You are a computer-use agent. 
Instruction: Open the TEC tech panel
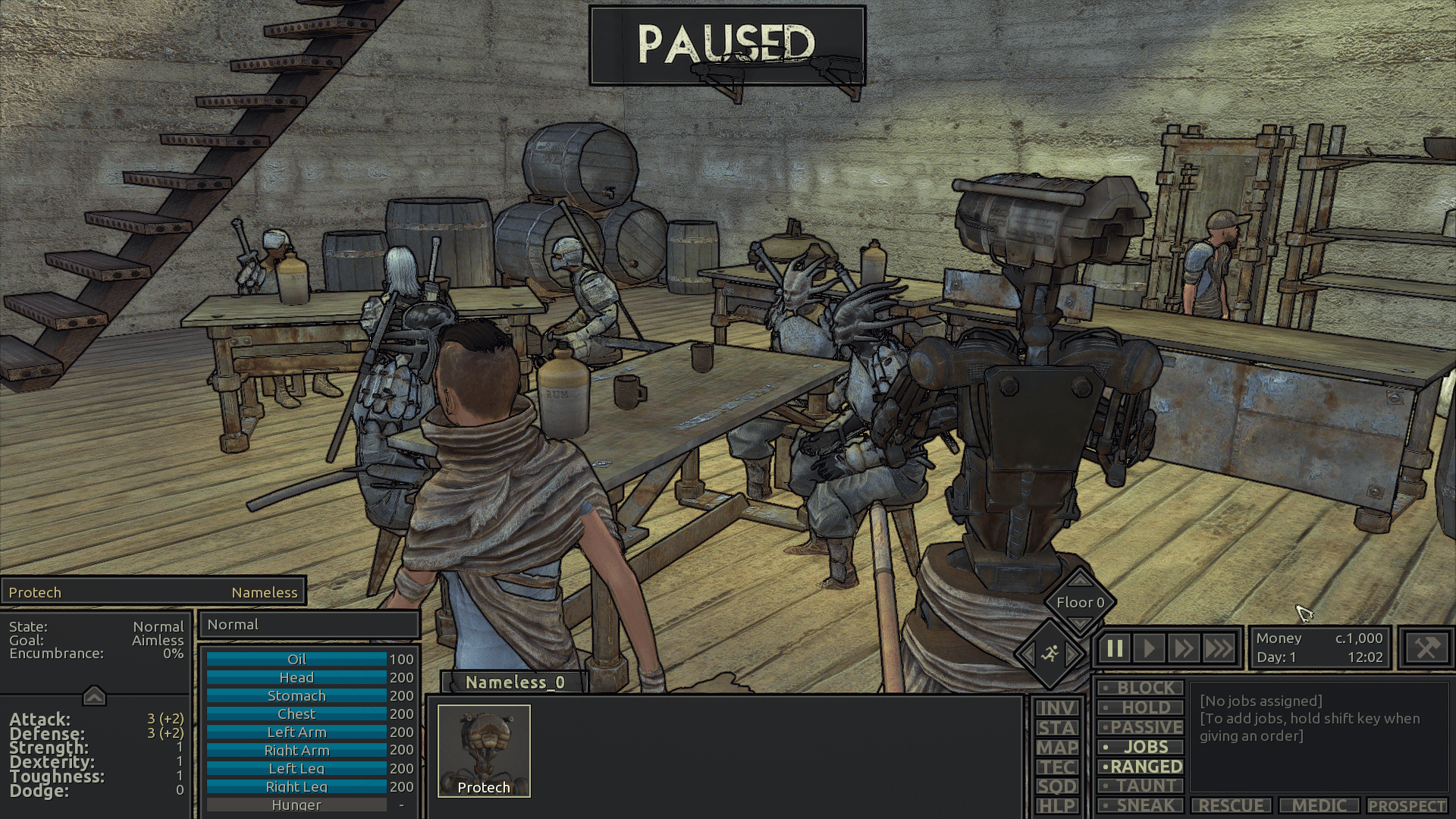coord(1057,767)
